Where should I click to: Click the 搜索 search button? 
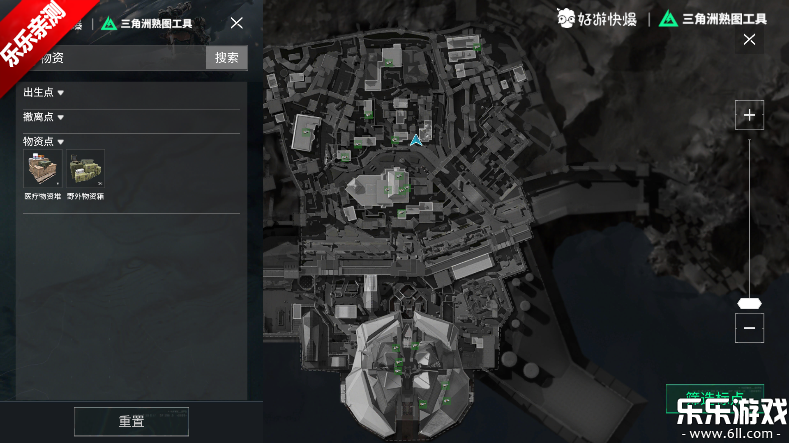tap(227, 57)
